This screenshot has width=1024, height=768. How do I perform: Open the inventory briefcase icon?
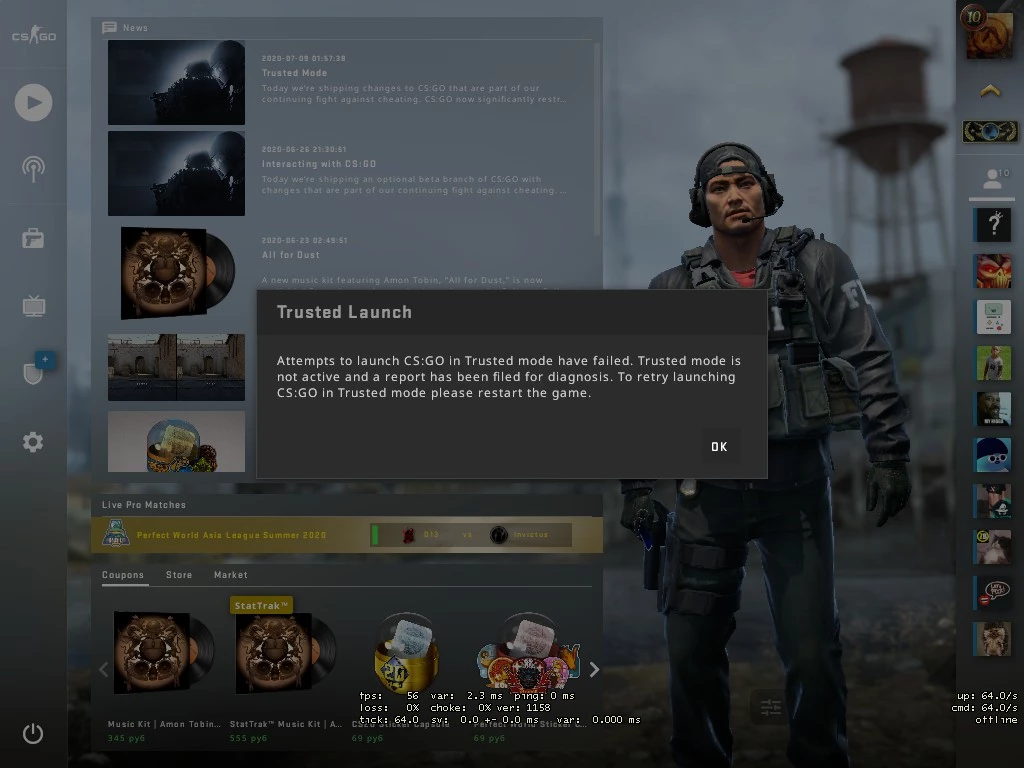33,238
